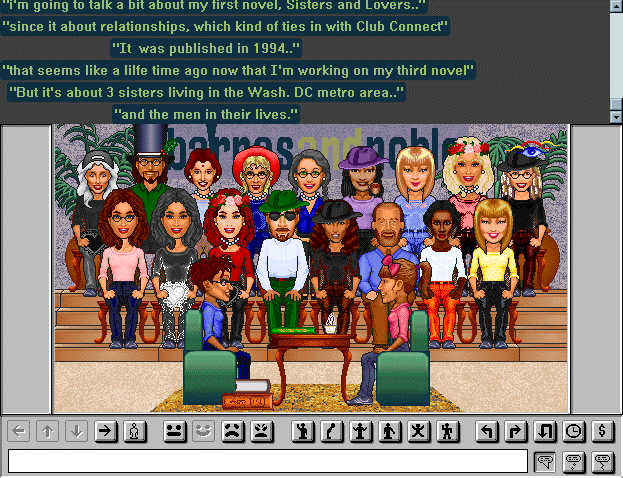The width and height of the screenshot is (623, 478).
Task: Select the plain speech bubble talk mode
Action: coord(545,461)
